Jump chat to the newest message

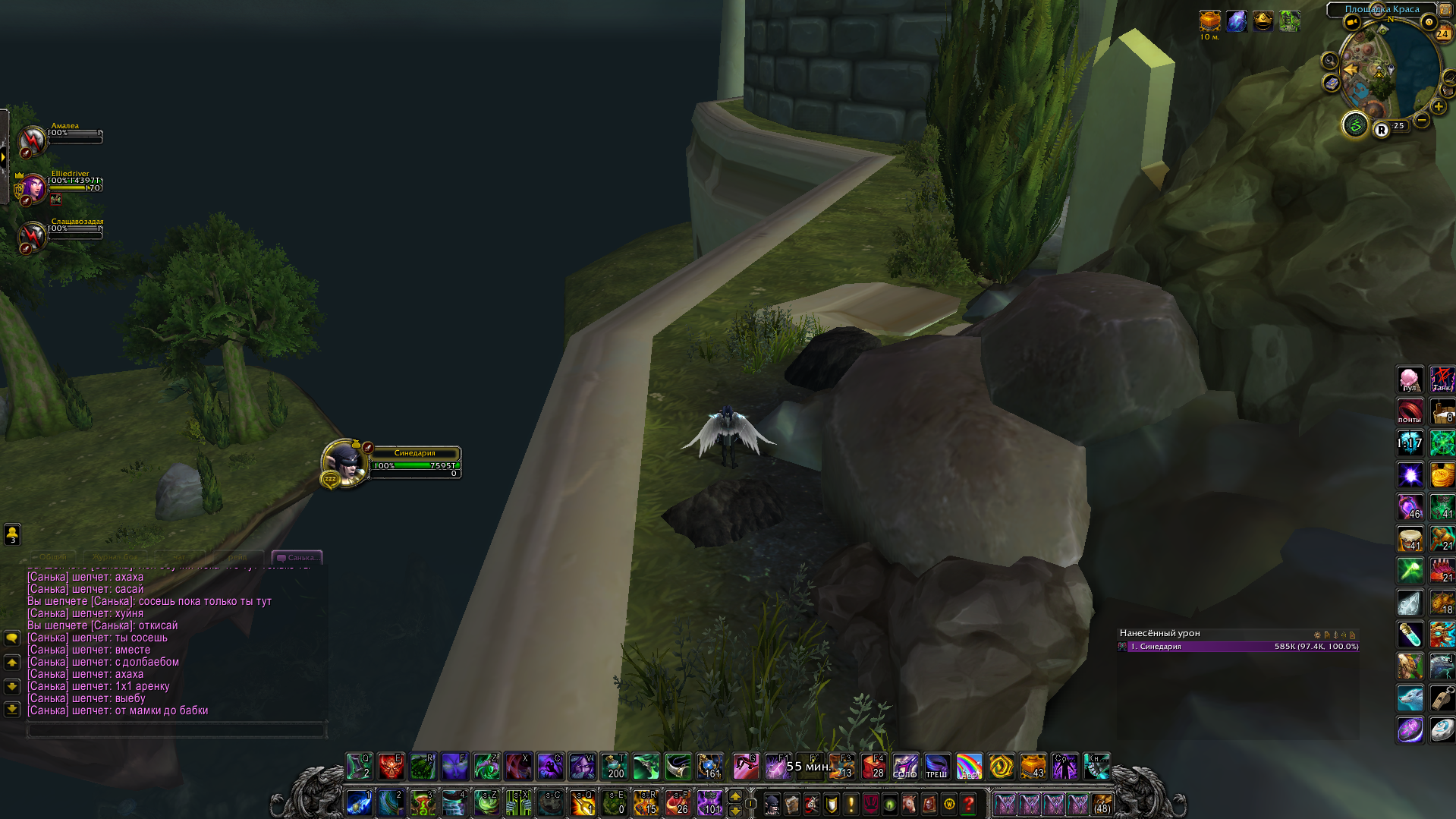[12, 710]
